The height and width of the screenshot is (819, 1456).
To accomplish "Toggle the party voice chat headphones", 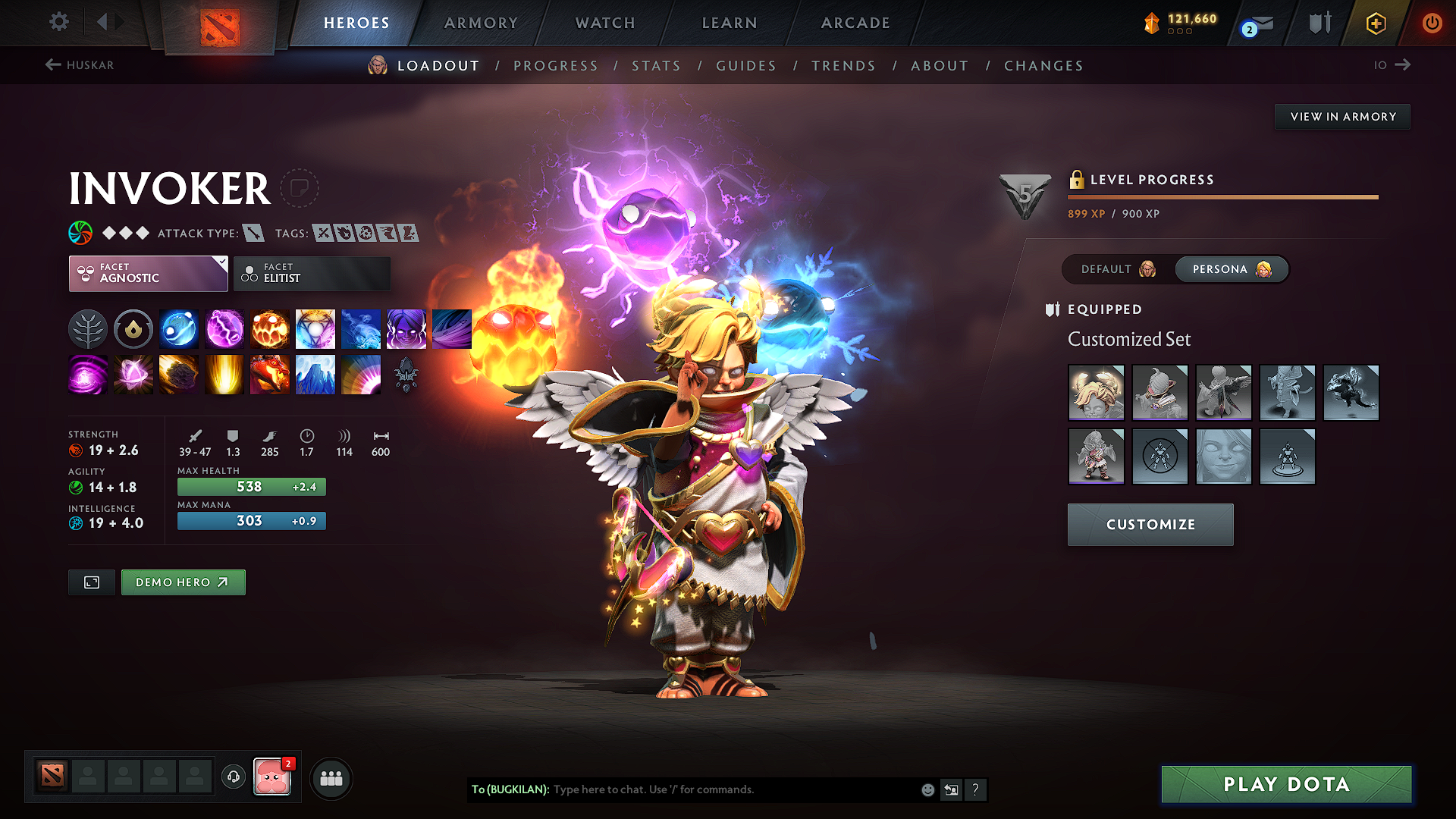I will 233,777.
